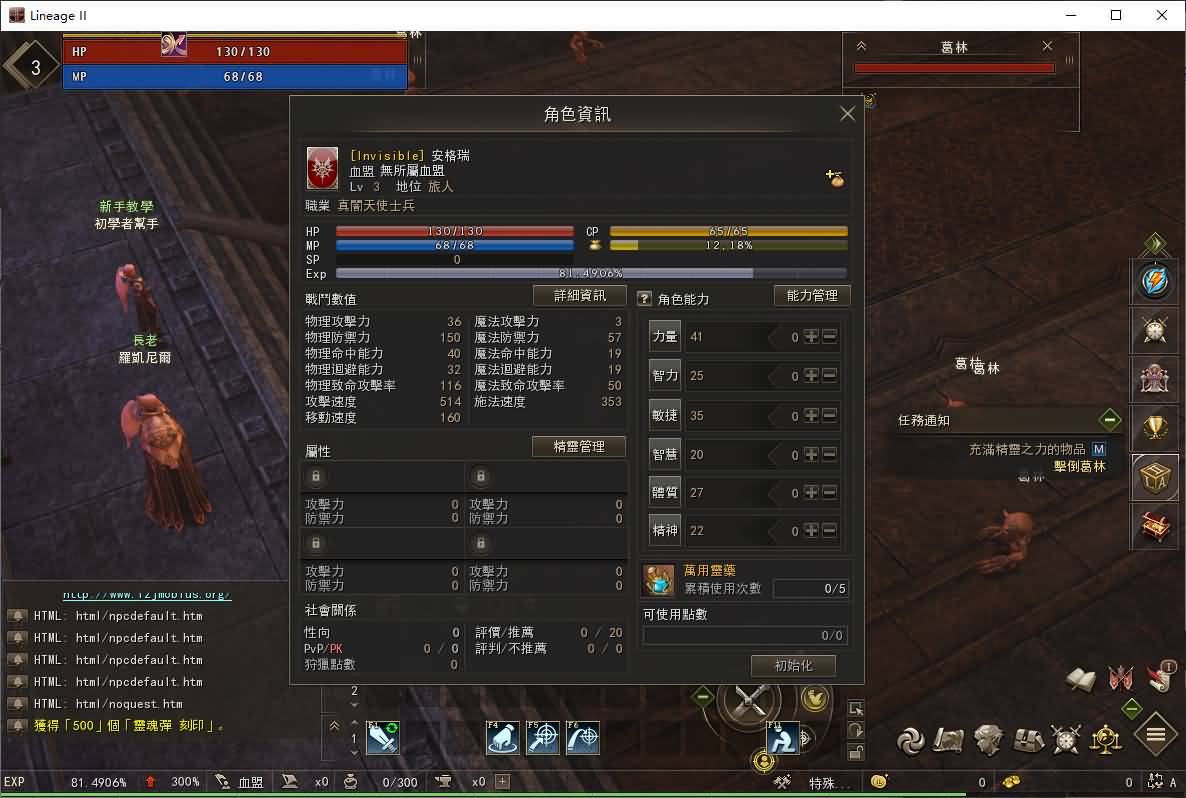
Task: Close the 葛林 target window
Action: point(1047,46)
